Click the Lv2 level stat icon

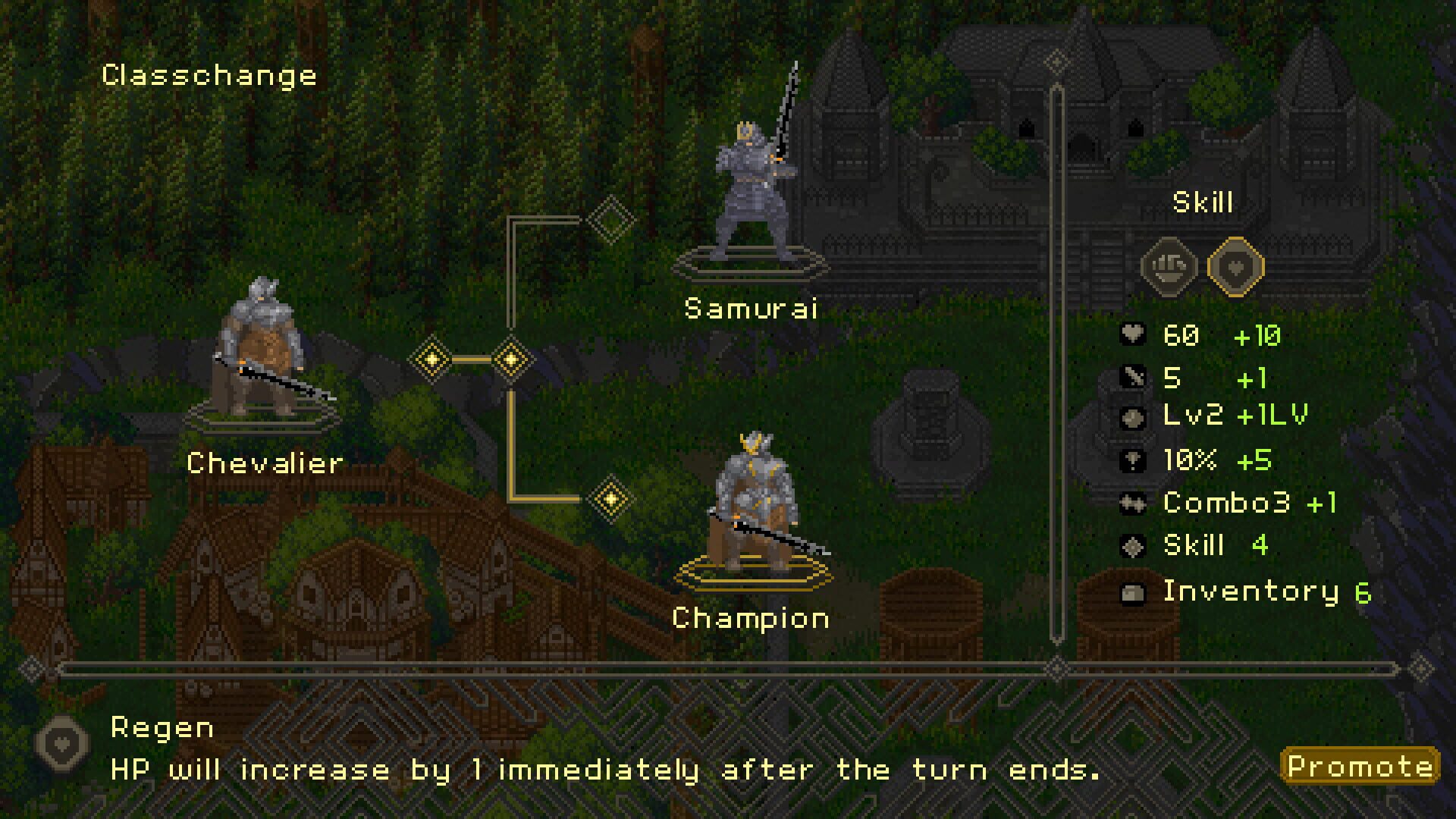click(x=1132, y=419)
